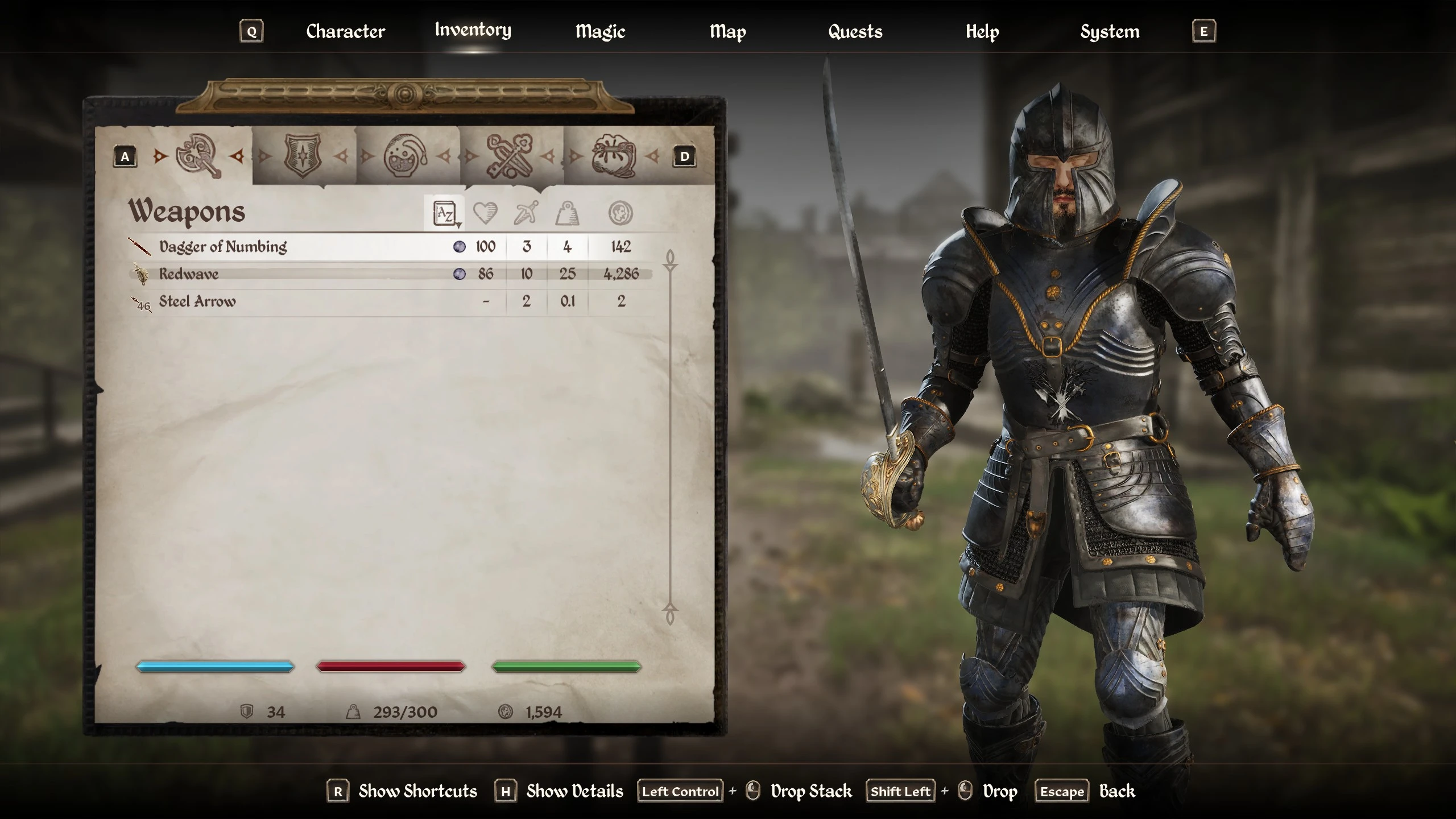1456x819 pixels.
Task: Switch to the armor shield category
Action: [303, 156]
